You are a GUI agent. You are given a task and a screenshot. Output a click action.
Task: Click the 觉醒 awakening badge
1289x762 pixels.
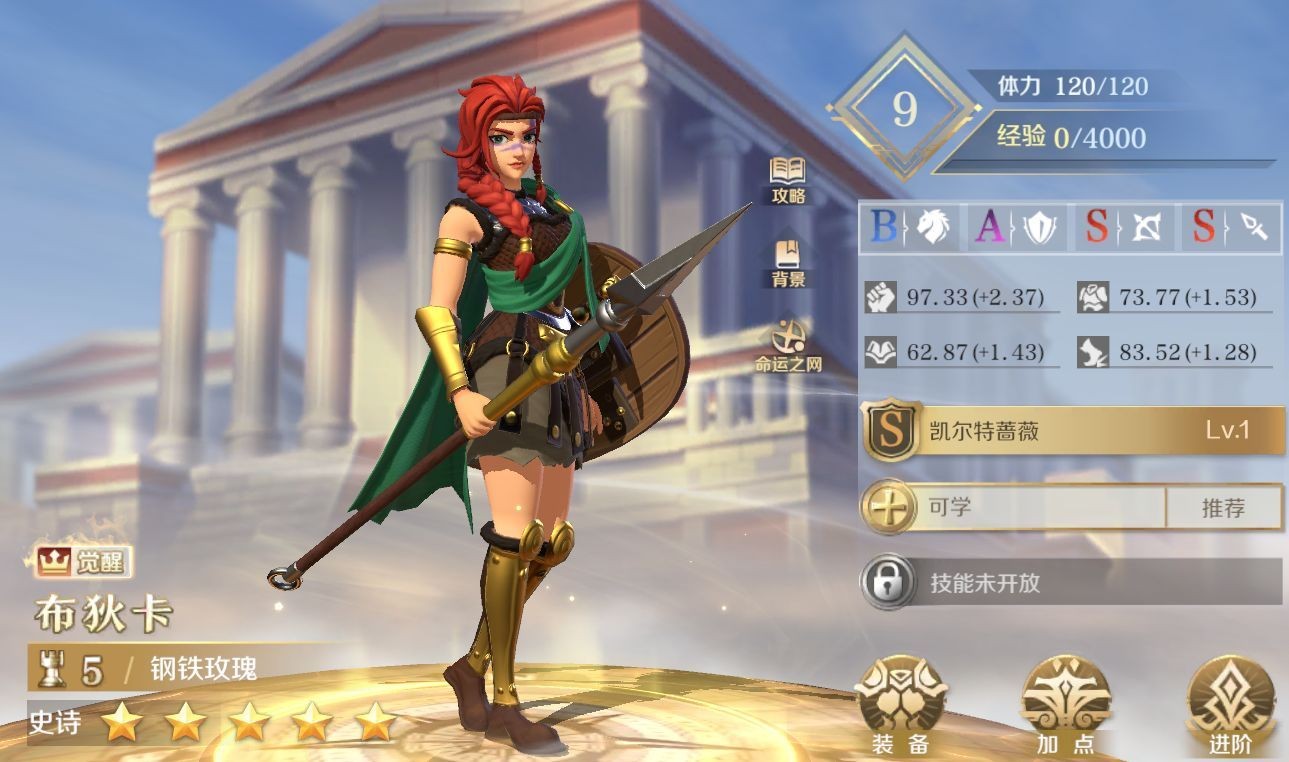pyautogui.click(x=84, y=562)
